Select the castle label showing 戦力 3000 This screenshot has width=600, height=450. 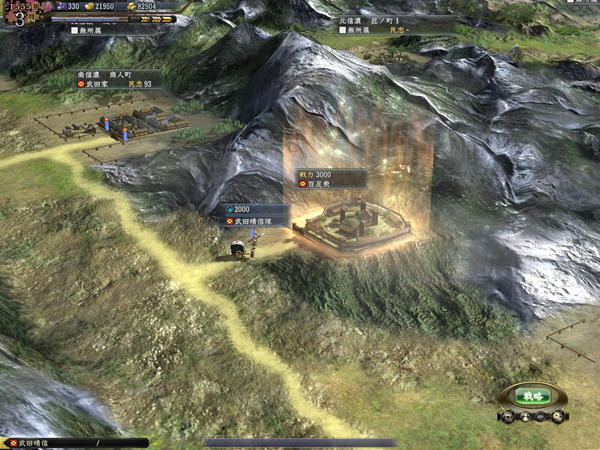pyautogui.click(x=331, y=180)
